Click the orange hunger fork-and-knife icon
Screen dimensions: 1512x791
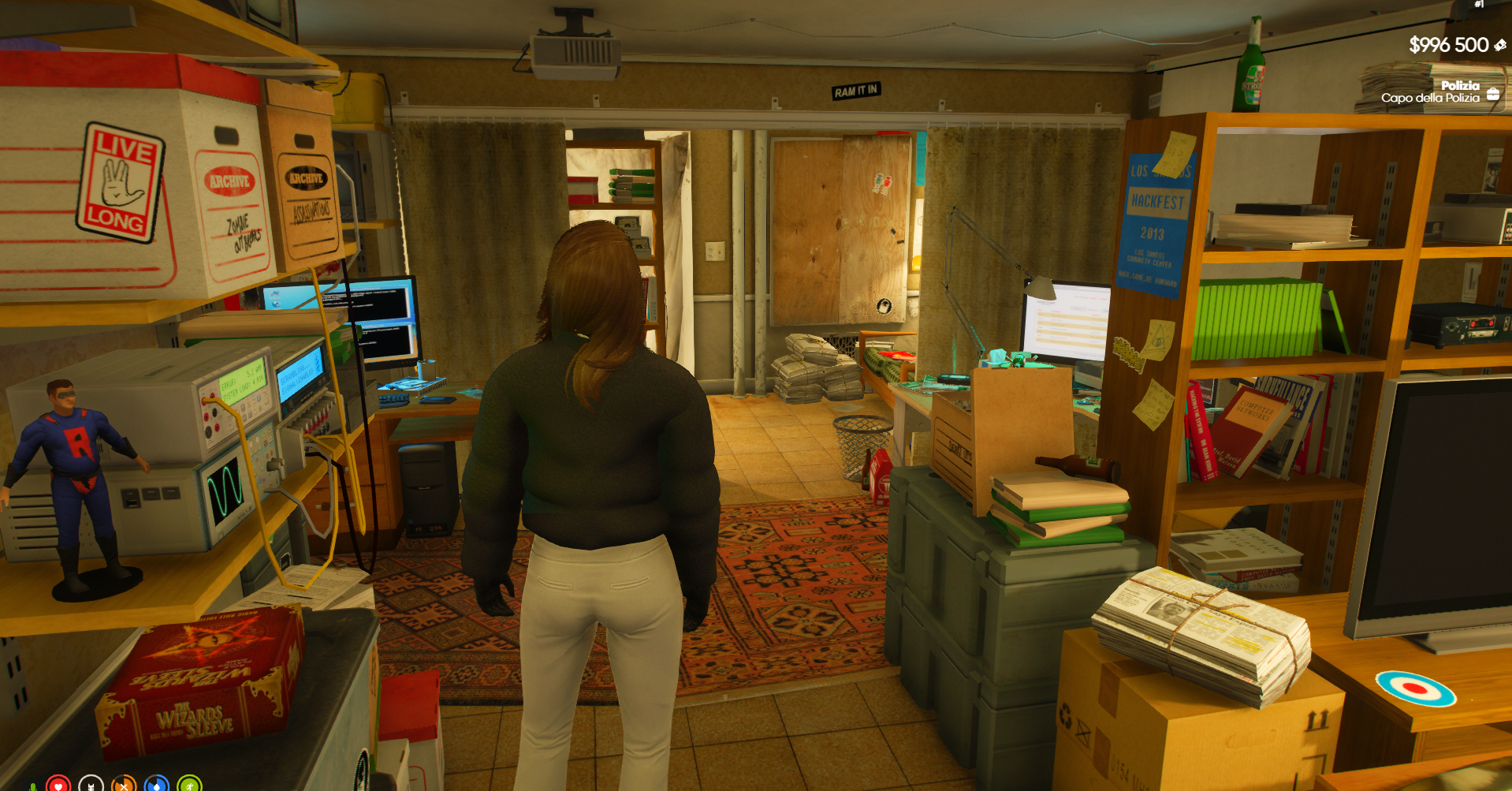pos(124,785)
